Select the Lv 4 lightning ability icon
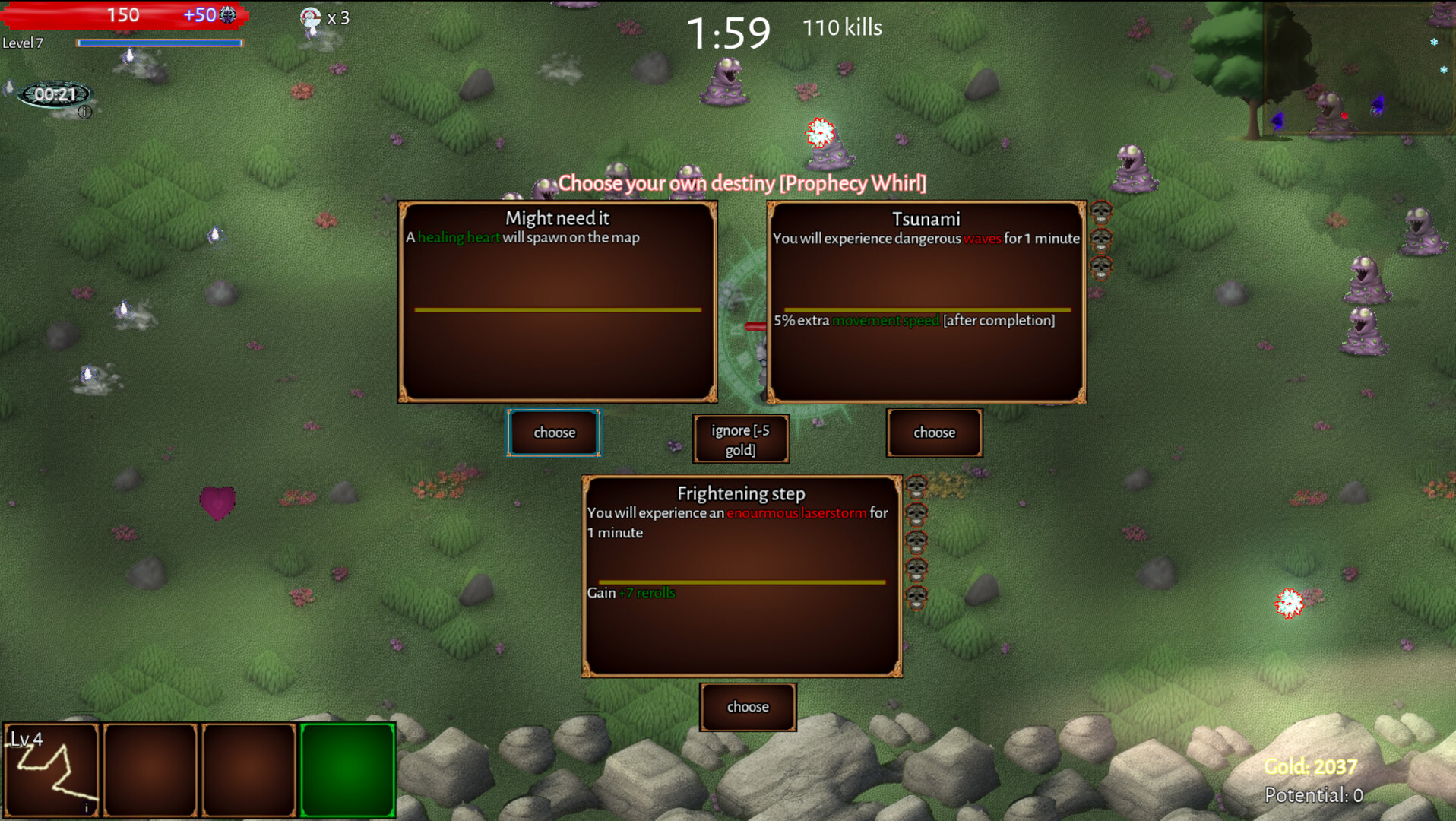Screen dimensions: 1456x821 tap(51, 769)
